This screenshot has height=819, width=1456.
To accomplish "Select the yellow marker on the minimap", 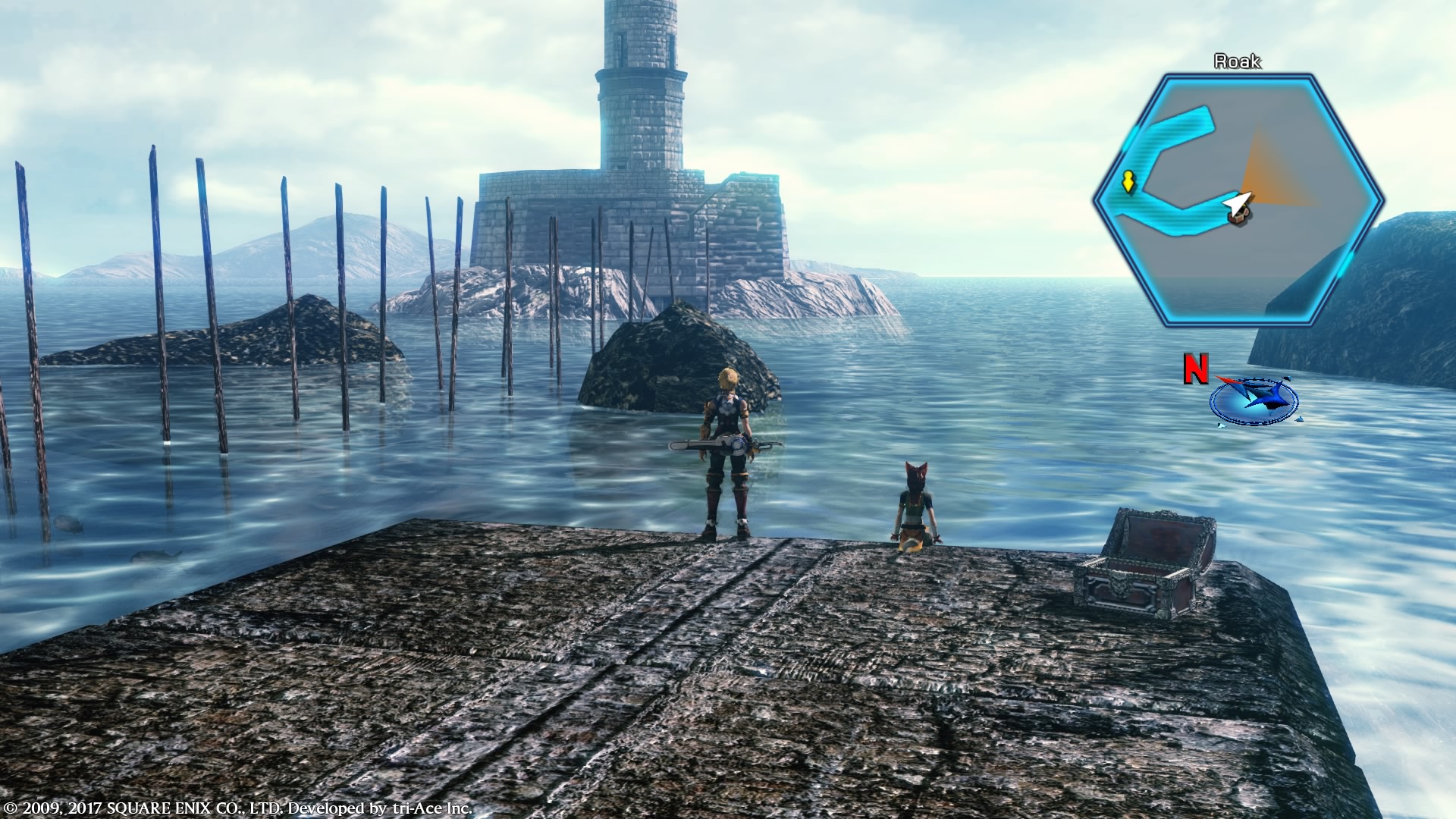I will pos(1128,182).
